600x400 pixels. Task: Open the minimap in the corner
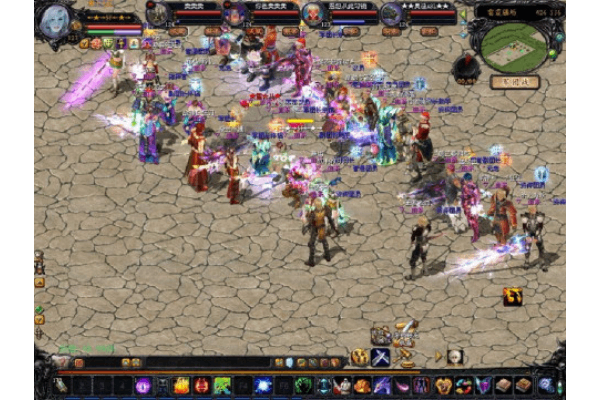coord(514,43)
